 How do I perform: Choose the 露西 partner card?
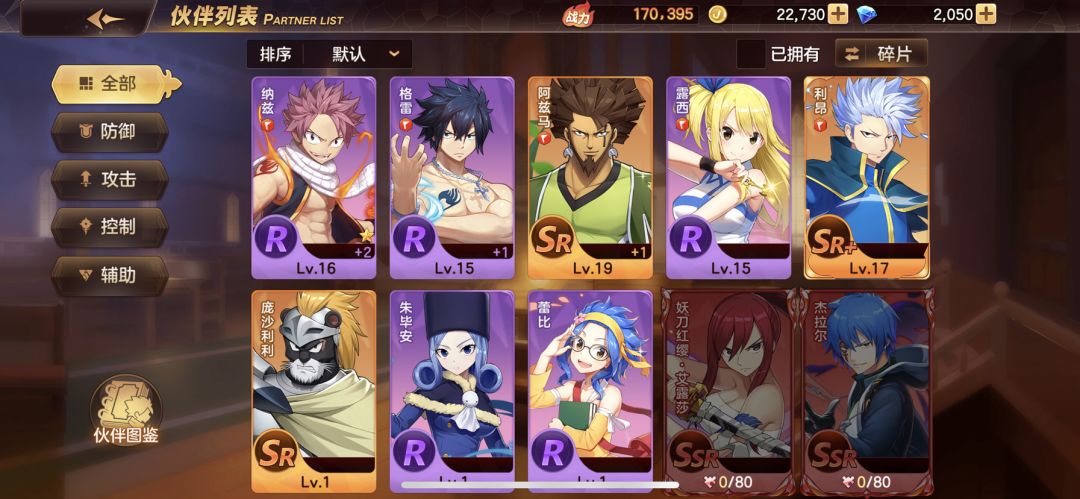tap(729, 177)
